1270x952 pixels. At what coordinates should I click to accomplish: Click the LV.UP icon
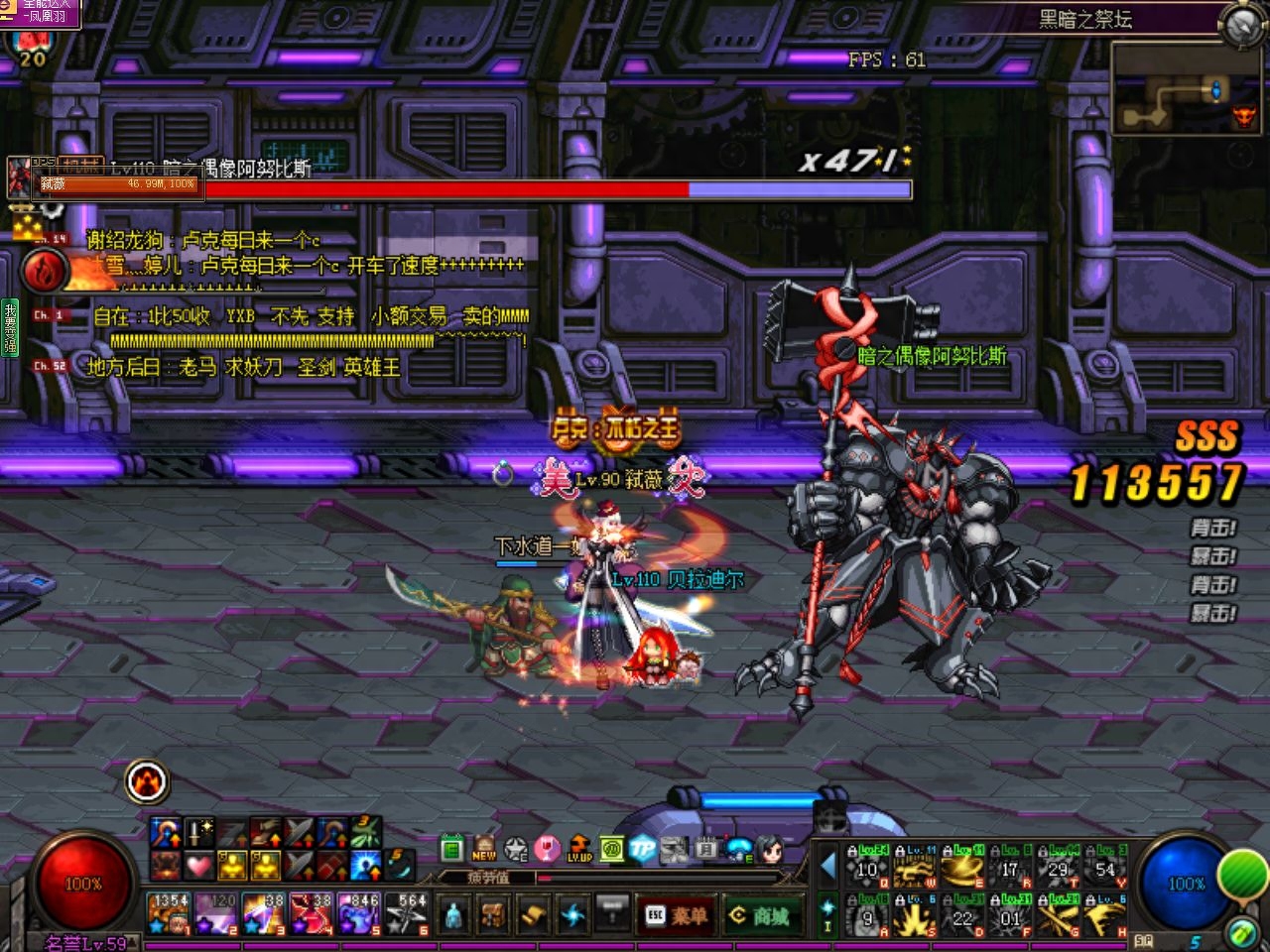tap(579, 849)
